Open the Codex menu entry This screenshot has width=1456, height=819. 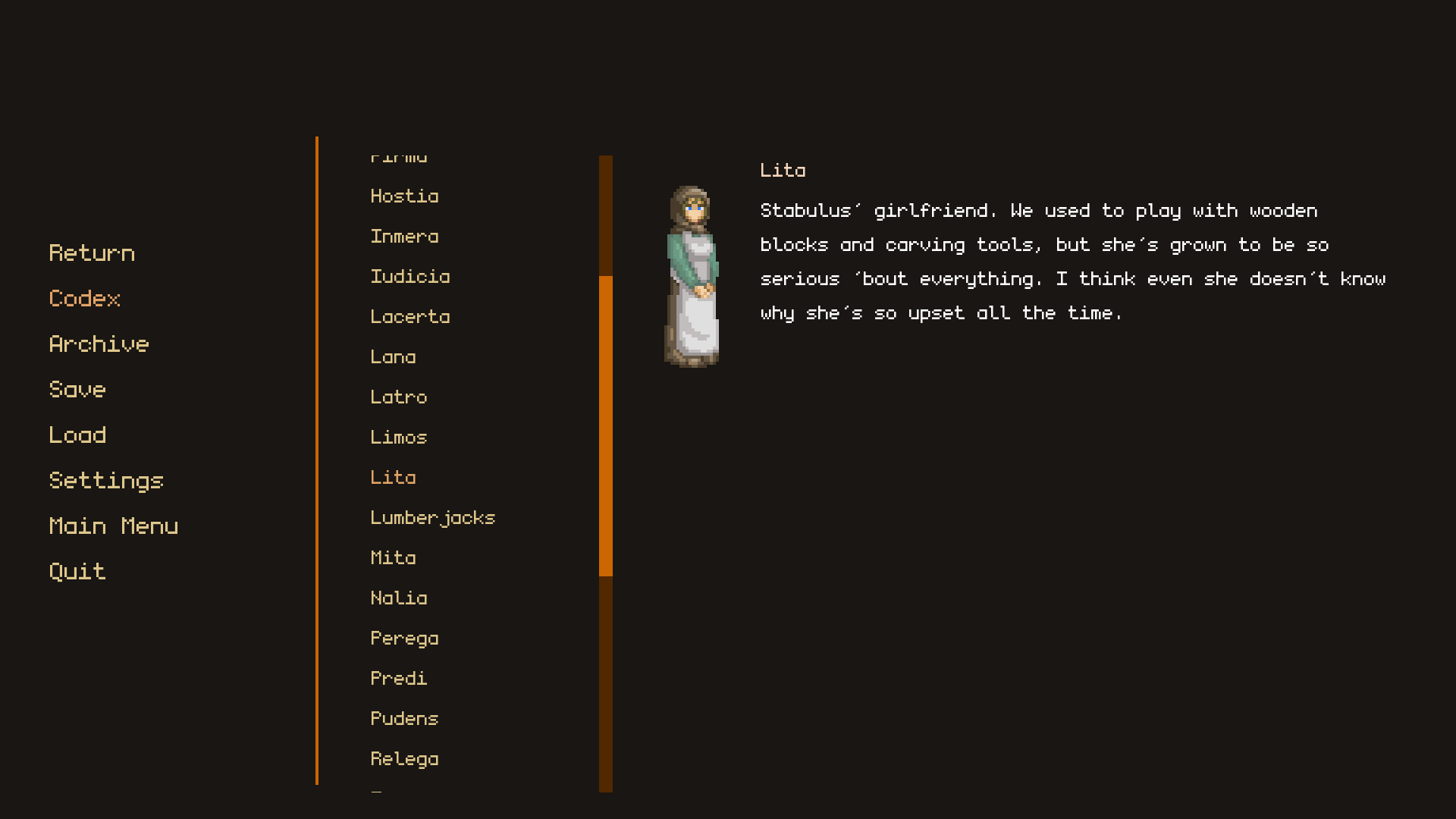[x=84, y=299]
